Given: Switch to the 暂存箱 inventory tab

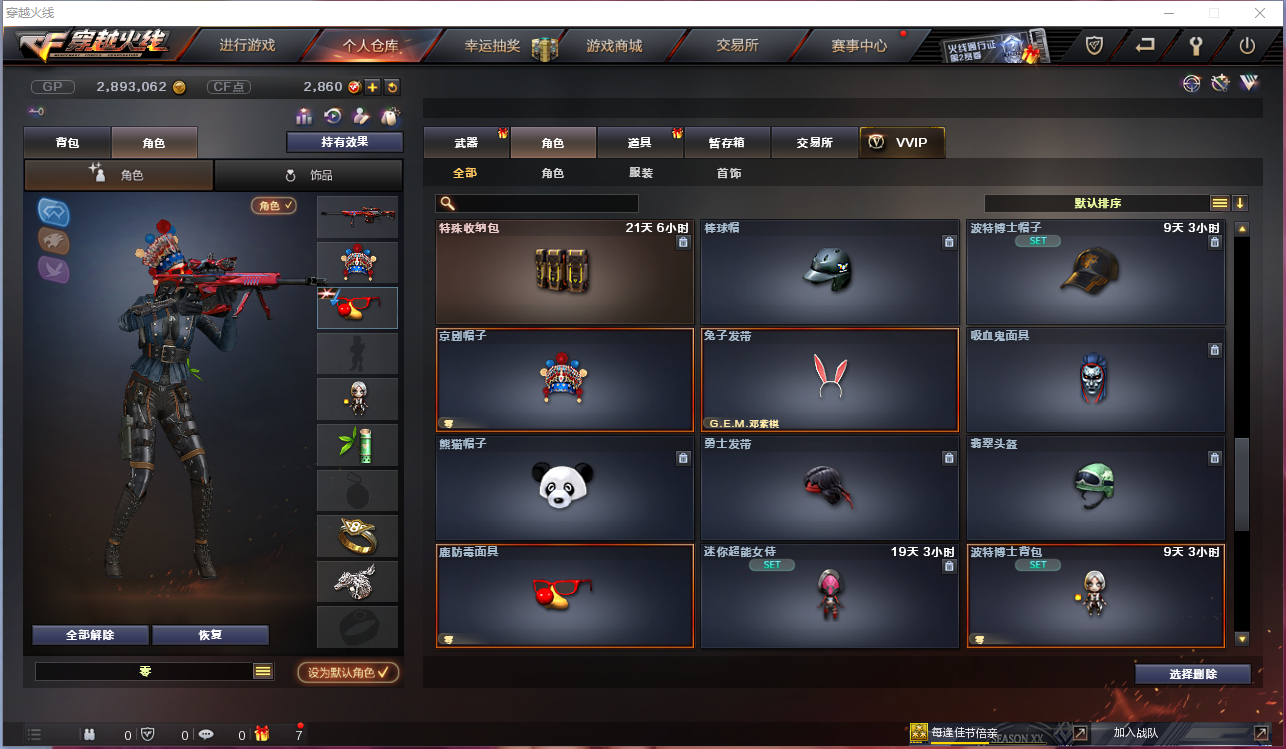Looking at the screenshot, I should click(726, 142).
